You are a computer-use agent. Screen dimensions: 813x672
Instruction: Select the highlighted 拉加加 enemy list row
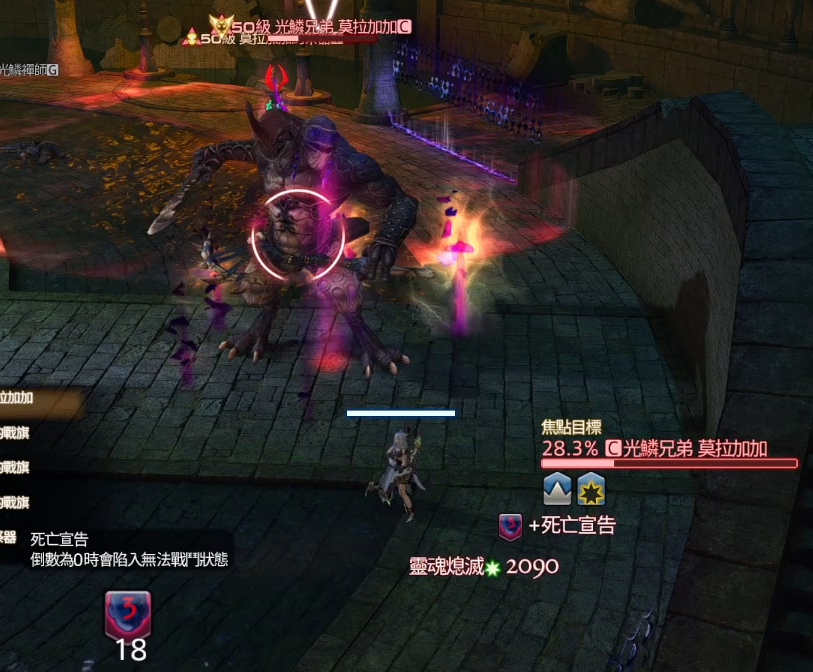coord(30,398)
